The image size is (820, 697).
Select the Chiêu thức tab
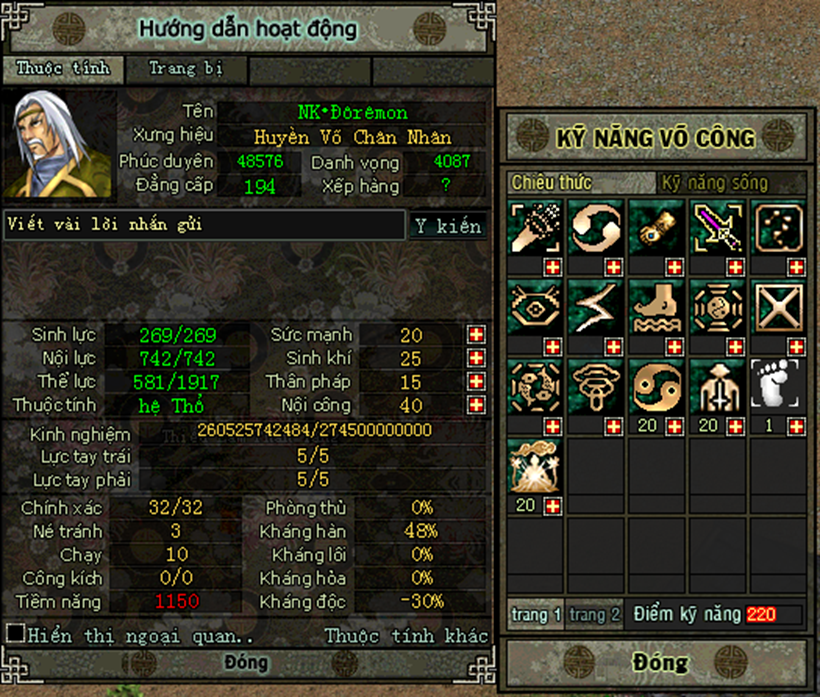coord(551,183)
